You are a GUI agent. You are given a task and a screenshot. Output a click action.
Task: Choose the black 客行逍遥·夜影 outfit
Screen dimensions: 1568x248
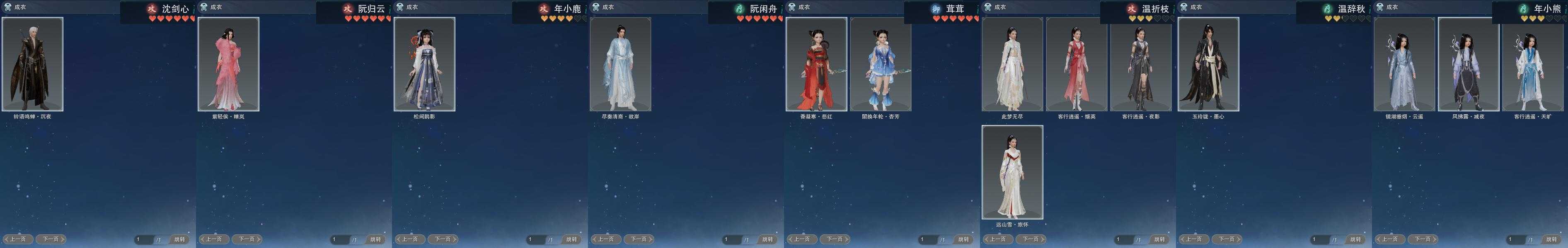pyautogui.click(x=1141, y=64)
